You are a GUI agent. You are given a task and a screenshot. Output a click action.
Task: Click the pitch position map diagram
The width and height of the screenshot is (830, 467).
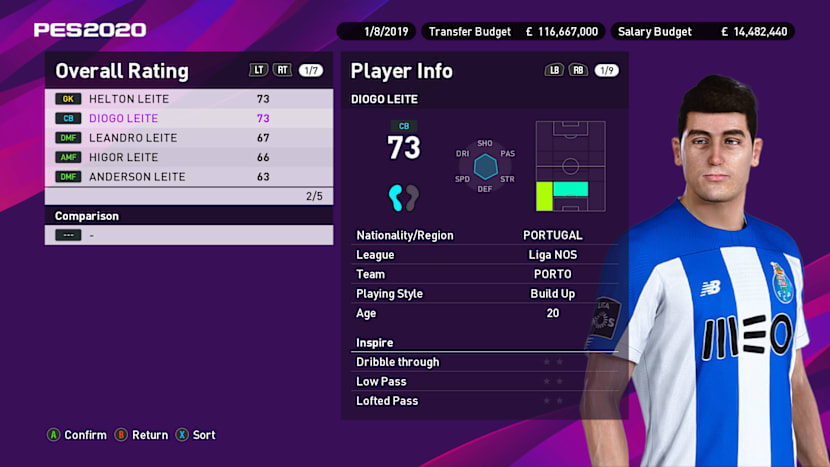tap(570, 166)
